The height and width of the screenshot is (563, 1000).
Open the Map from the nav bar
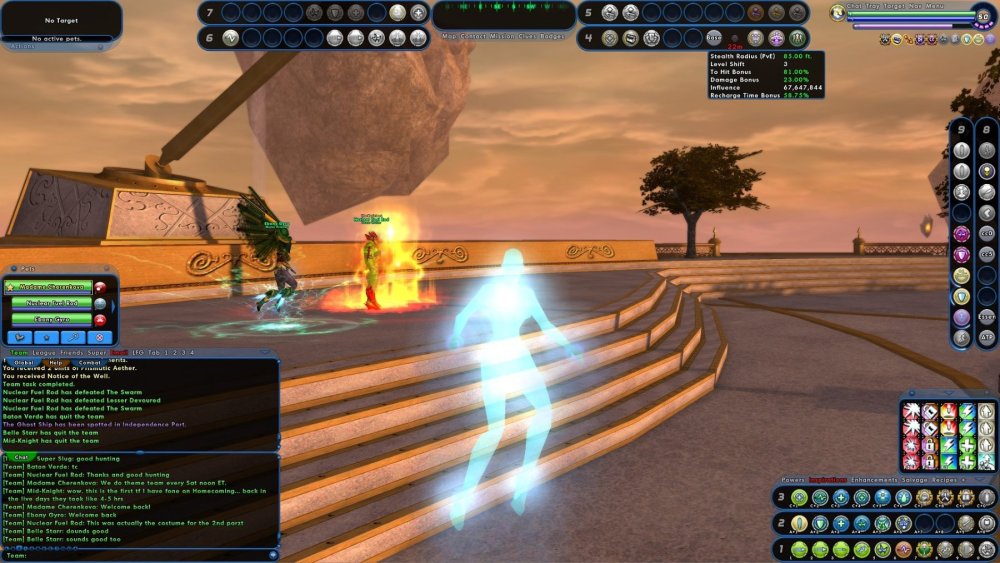tap(450, 36)
